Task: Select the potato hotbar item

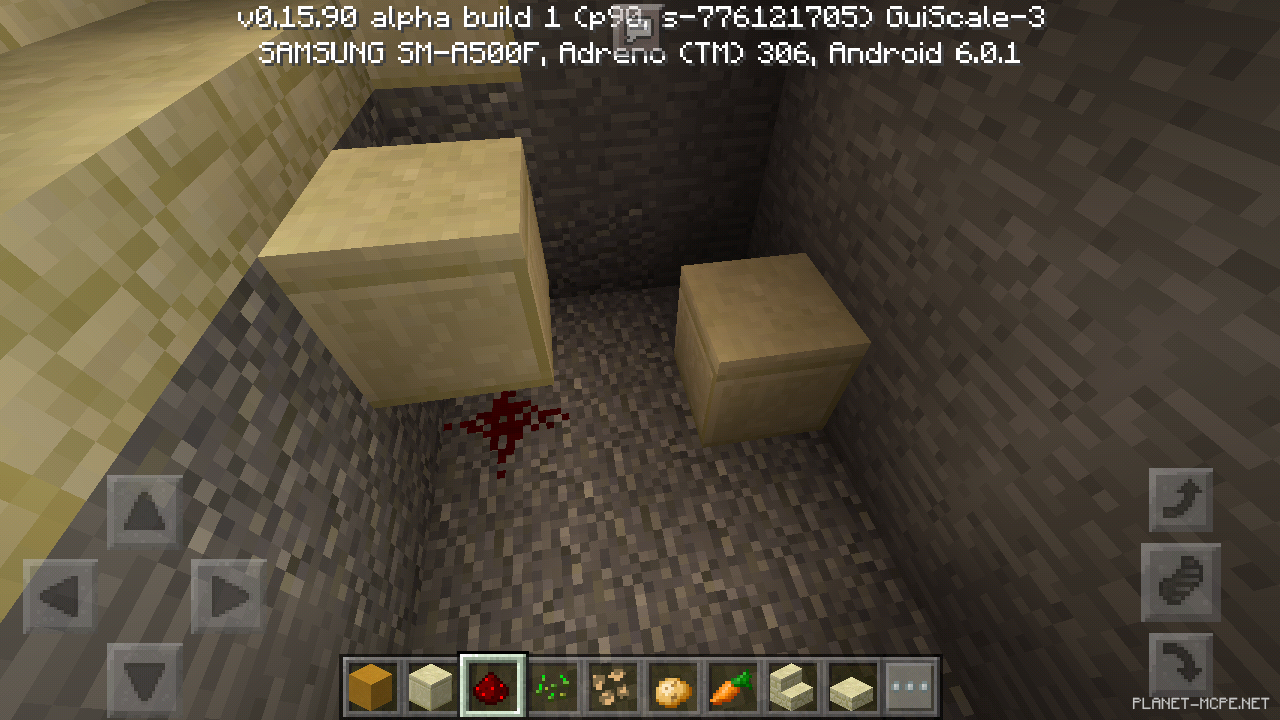Action: click(672, 684)
